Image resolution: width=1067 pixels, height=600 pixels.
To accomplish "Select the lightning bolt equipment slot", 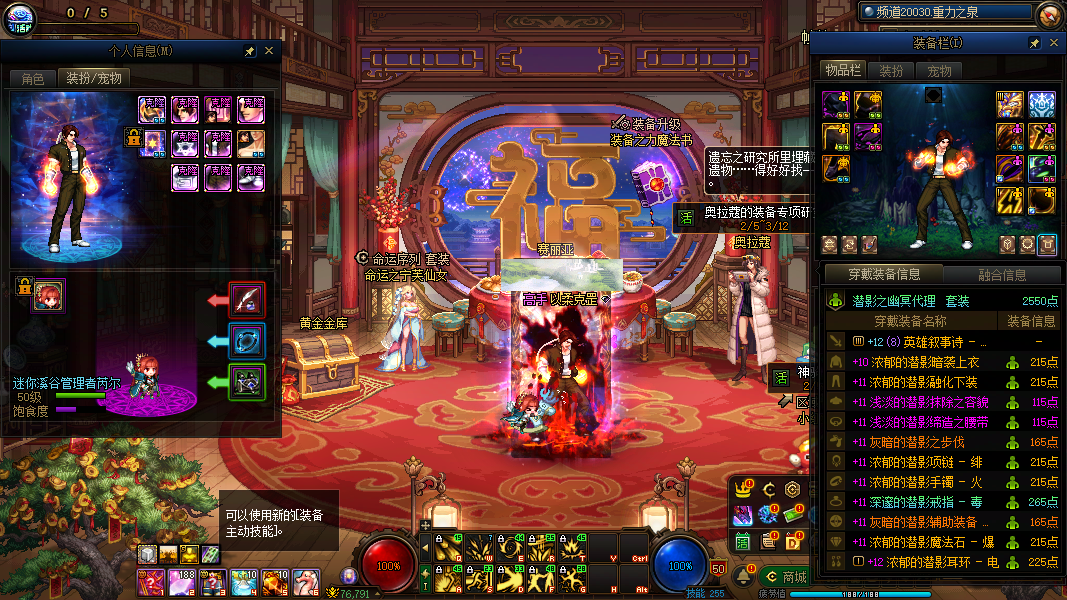I will [1010, 201].
